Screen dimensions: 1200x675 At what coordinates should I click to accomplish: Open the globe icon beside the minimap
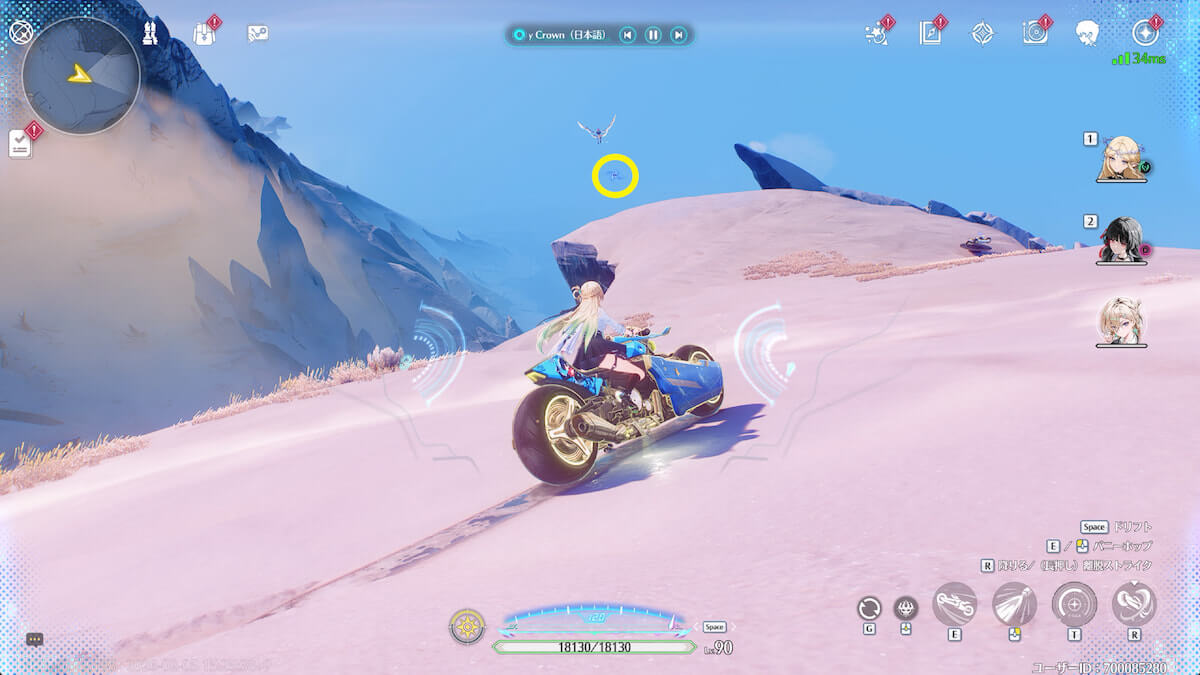click(21, 31)
